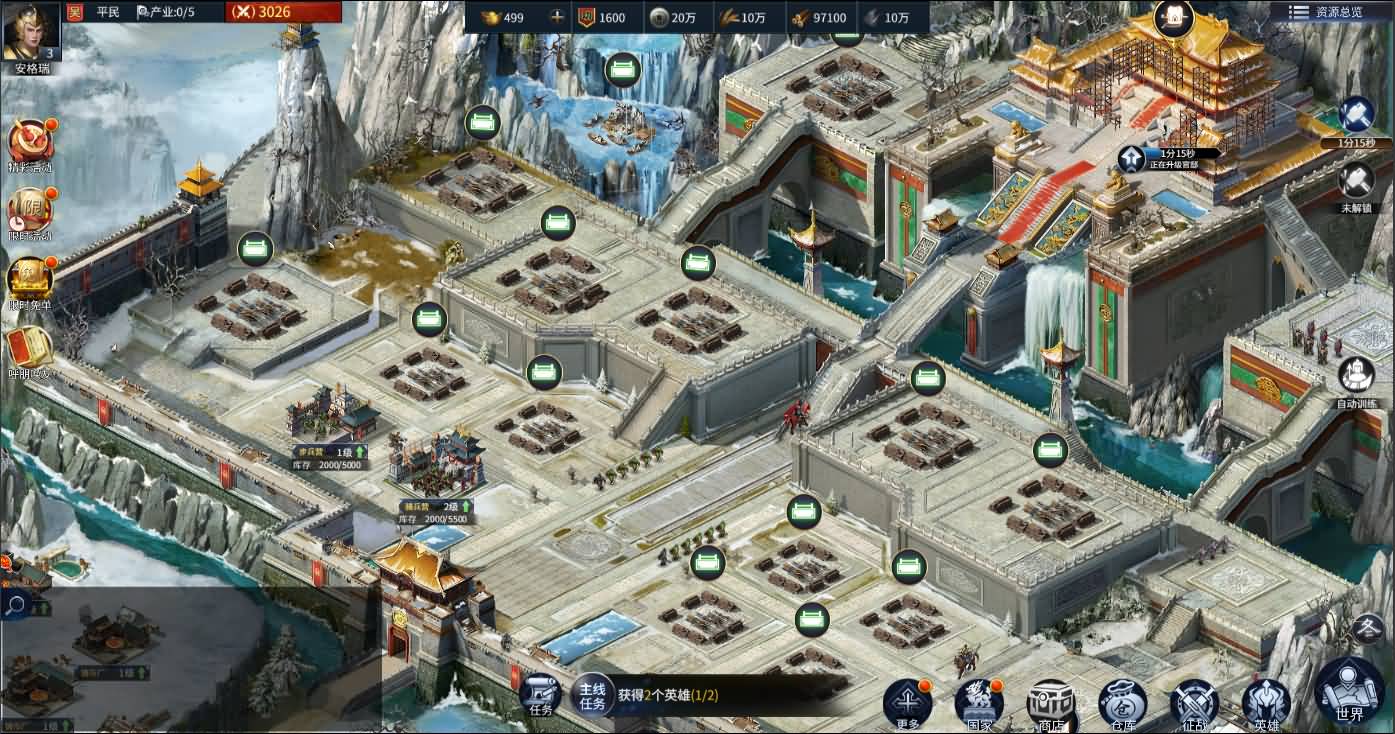Select the locked 未解锁 builder hammer
This screenshot has width=1395, height=734.
1355,182
